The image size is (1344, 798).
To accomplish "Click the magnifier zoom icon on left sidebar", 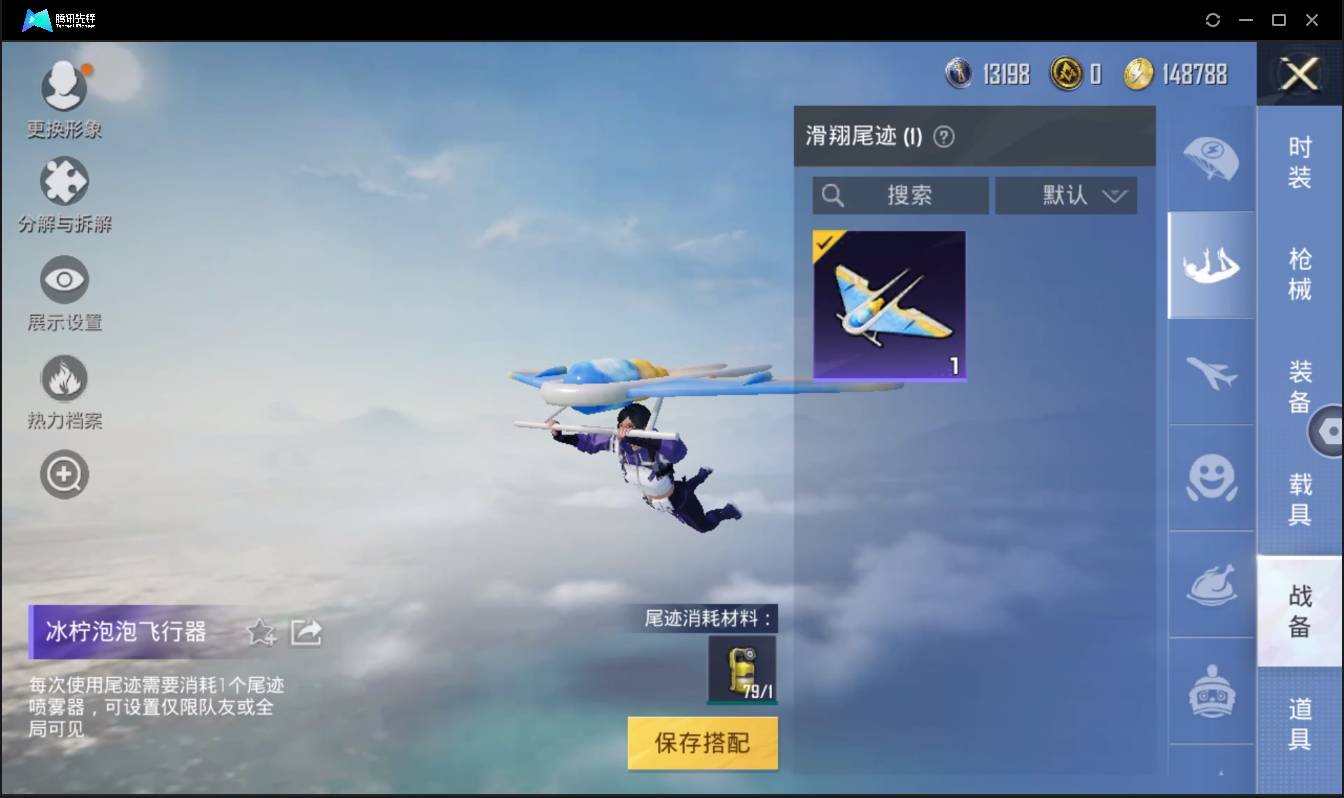I will click(64, 474).
